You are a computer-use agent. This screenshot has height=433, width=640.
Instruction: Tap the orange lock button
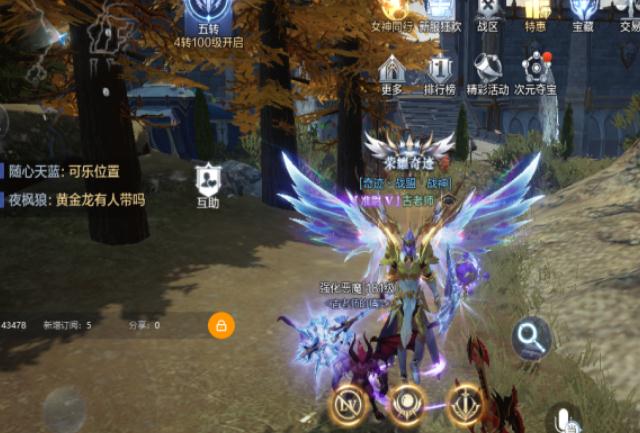coord(220,325)
